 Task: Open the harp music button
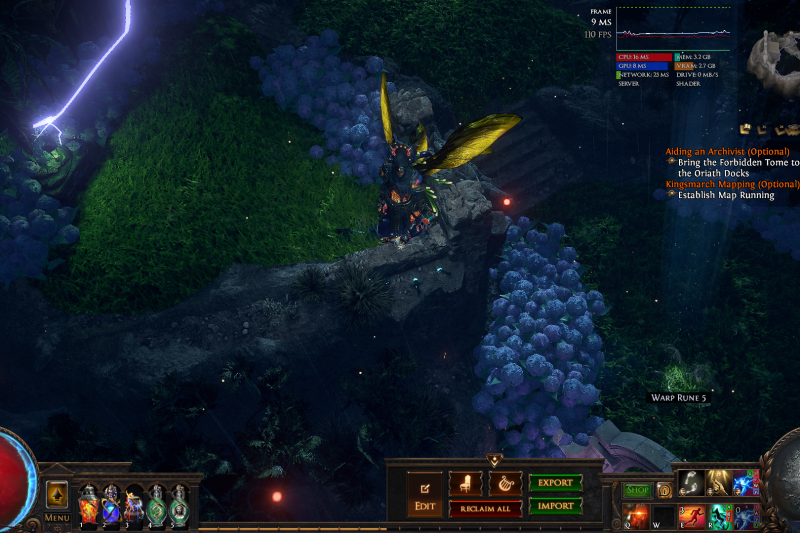pyautogui.click(x=504, y=484)
